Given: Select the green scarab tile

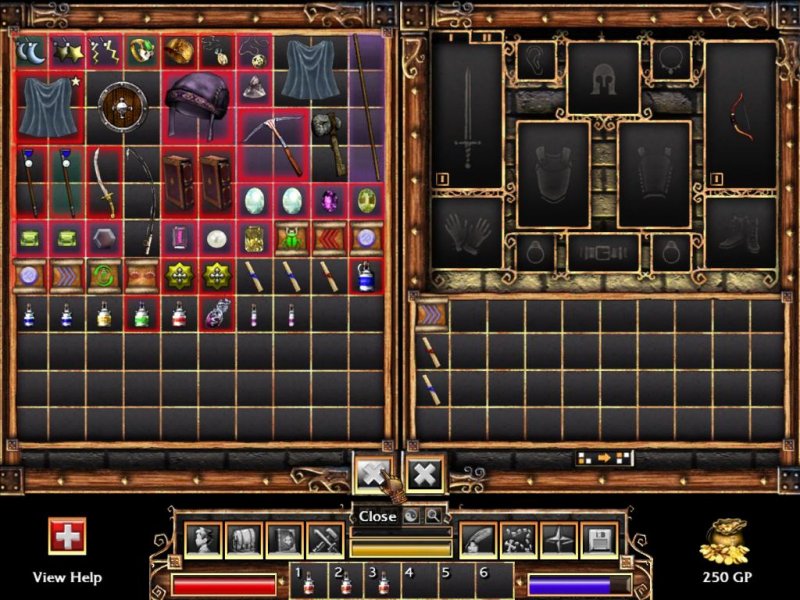Looking at the screenshot, I should pos(292,237).
